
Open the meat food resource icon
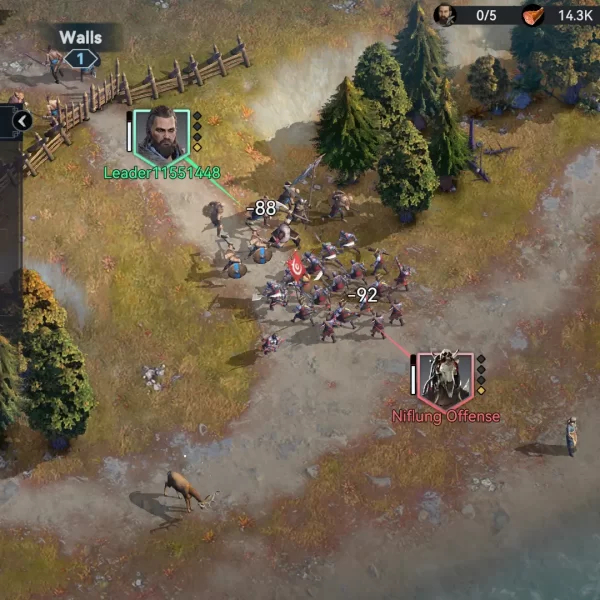[535, 15]
